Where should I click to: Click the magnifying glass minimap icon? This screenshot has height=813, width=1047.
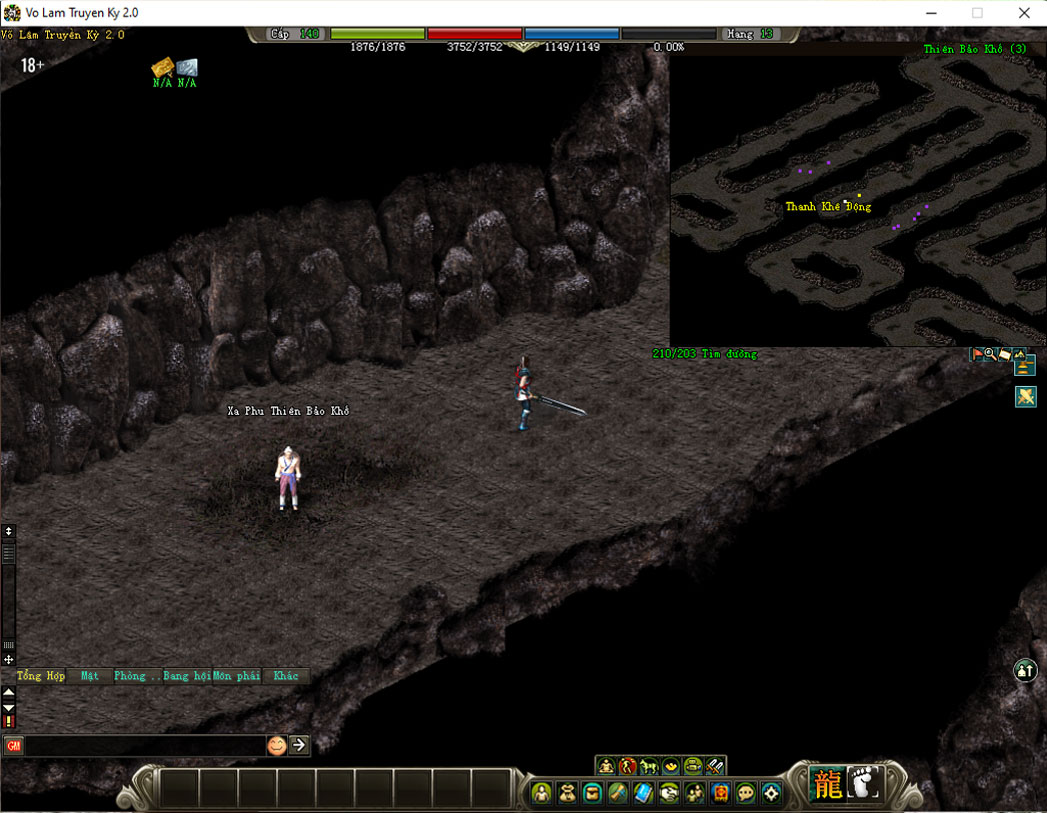[x=990, y=354]
